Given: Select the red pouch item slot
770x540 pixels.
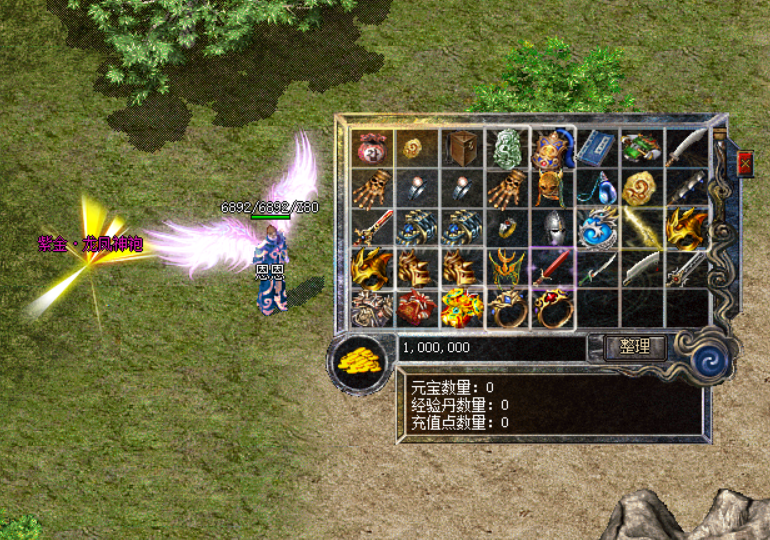Looking at the screenshot, I should pos(371,147).
